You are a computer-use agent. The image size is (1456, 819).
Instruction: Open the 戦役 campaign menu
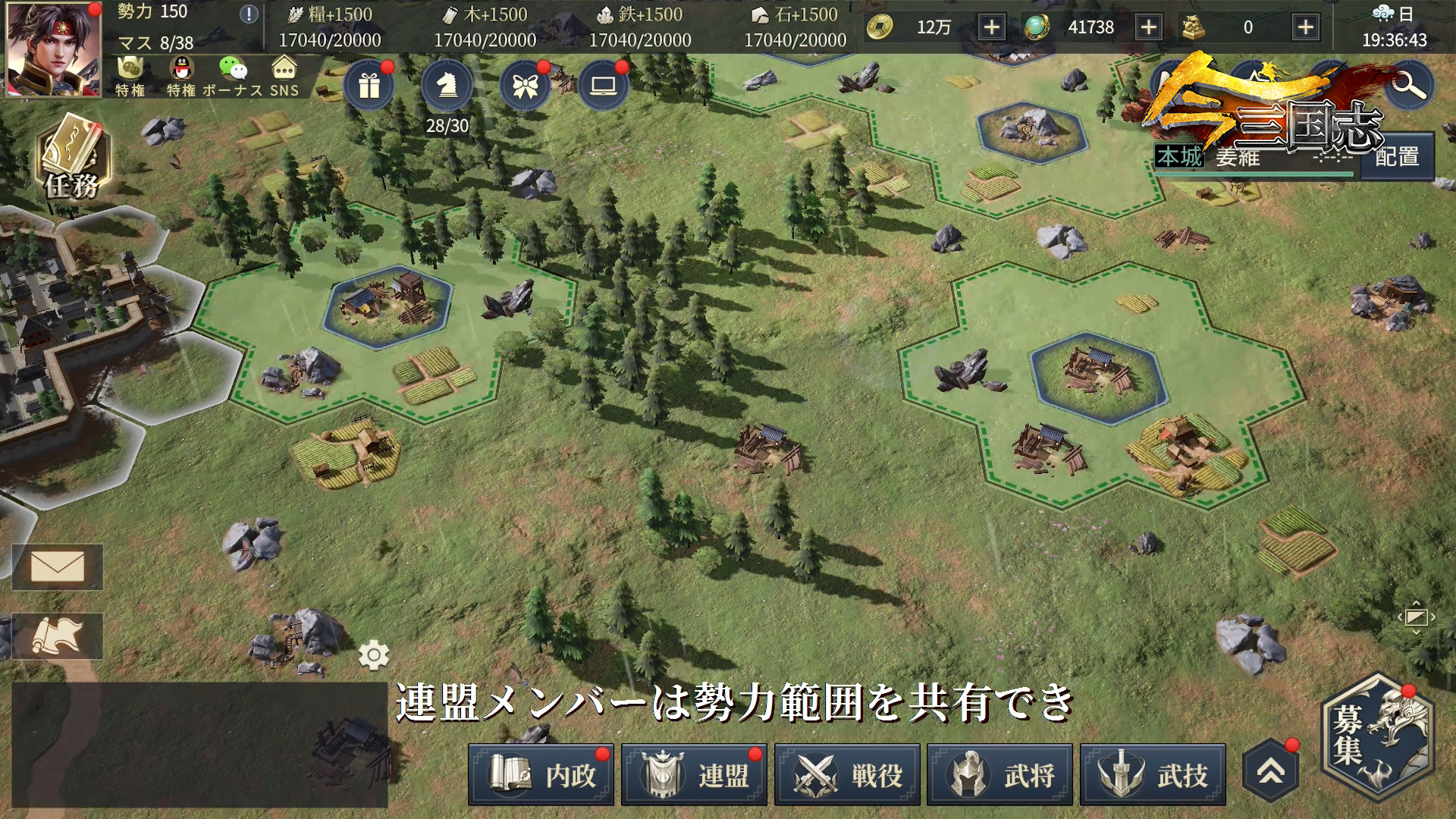pos(847,774)
